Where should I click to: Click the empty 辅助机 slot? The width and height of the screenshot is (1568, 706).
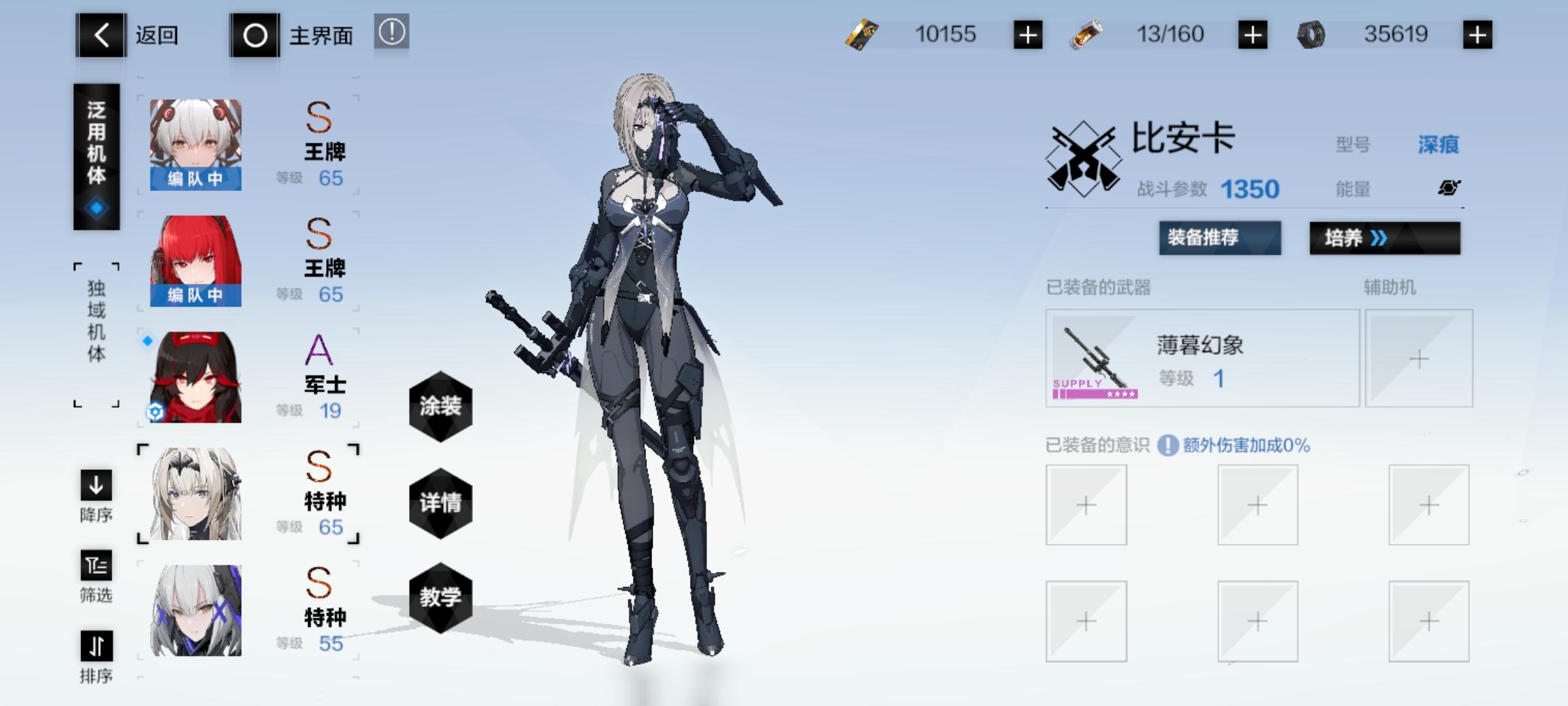[1418, 358]
